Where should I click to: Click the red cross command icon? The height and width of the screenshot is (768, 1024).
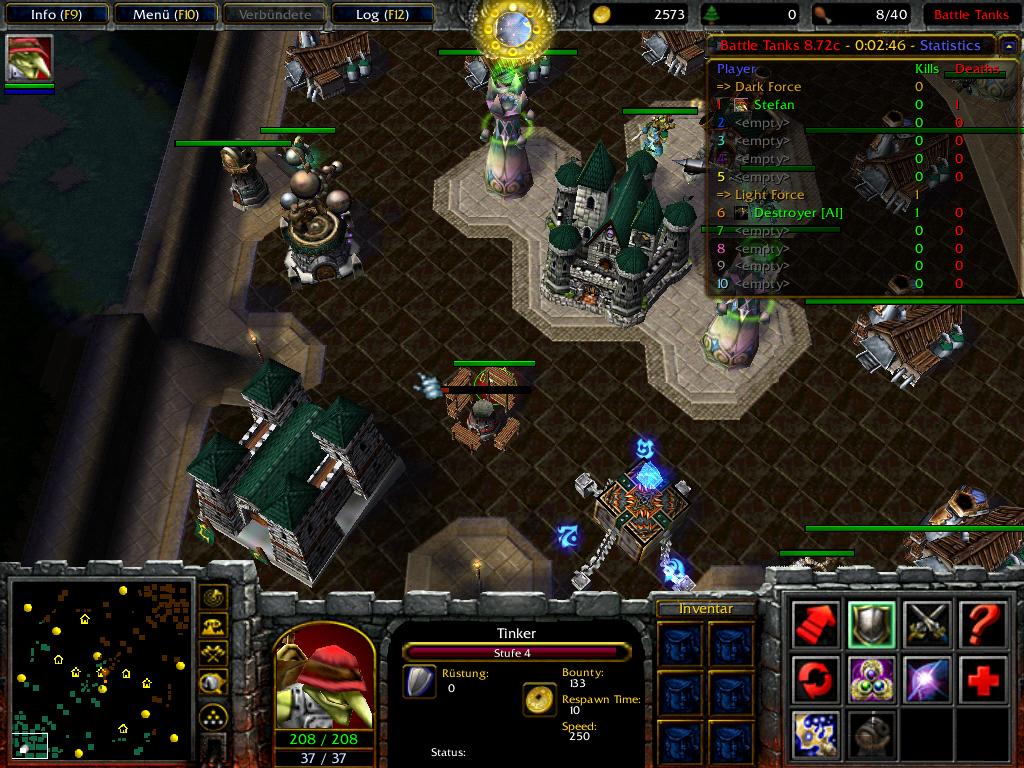983,680
